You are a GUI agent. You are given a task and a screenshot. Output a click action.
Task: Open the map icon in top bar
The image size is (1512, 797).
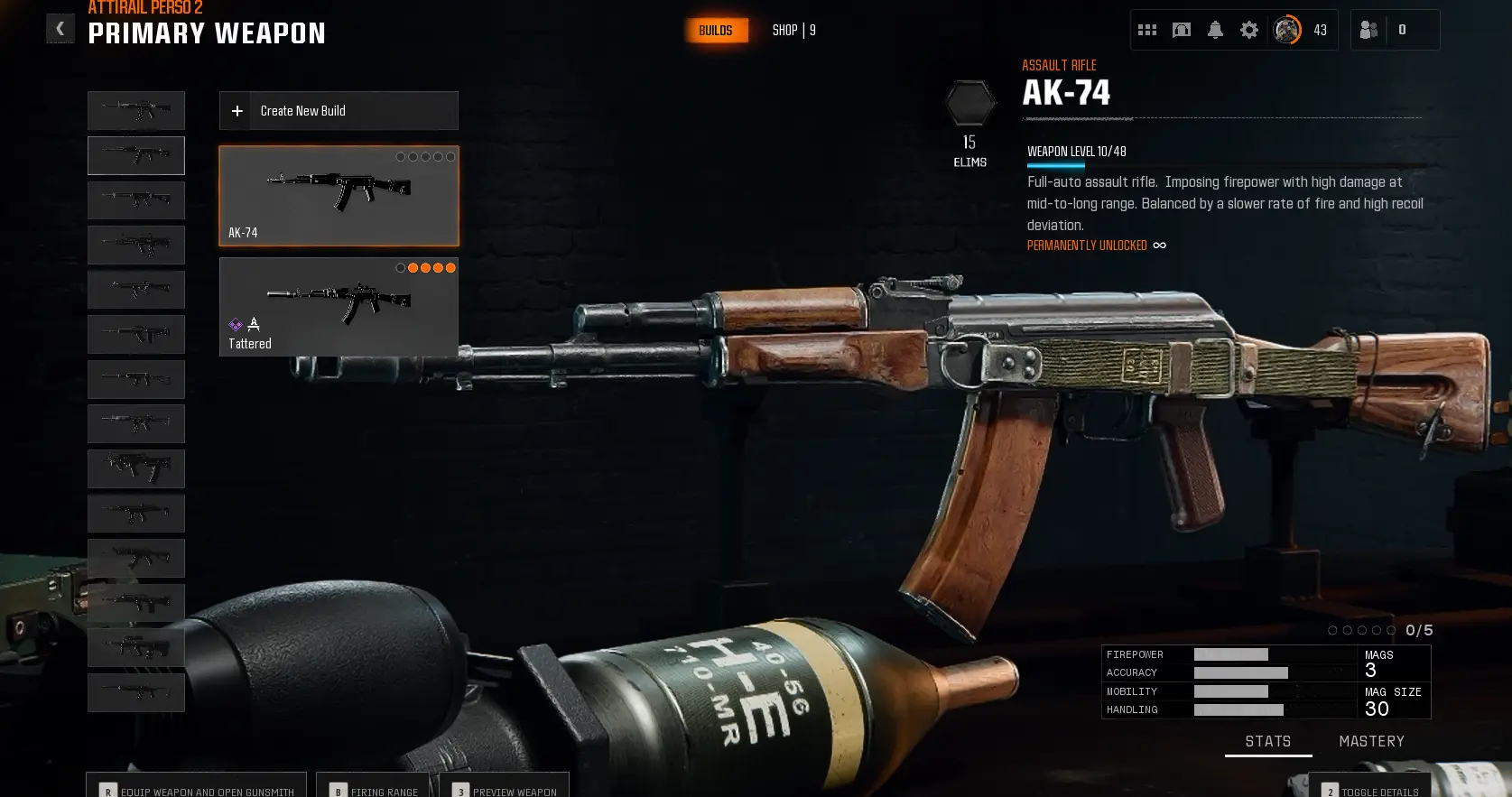point(1181,30)
